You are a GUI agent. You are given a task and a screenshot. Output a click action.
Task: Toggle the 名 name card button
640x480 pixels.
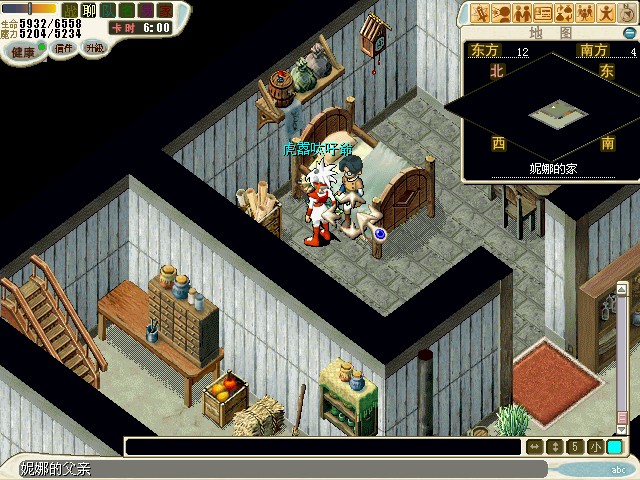click(x=126, y=10)
